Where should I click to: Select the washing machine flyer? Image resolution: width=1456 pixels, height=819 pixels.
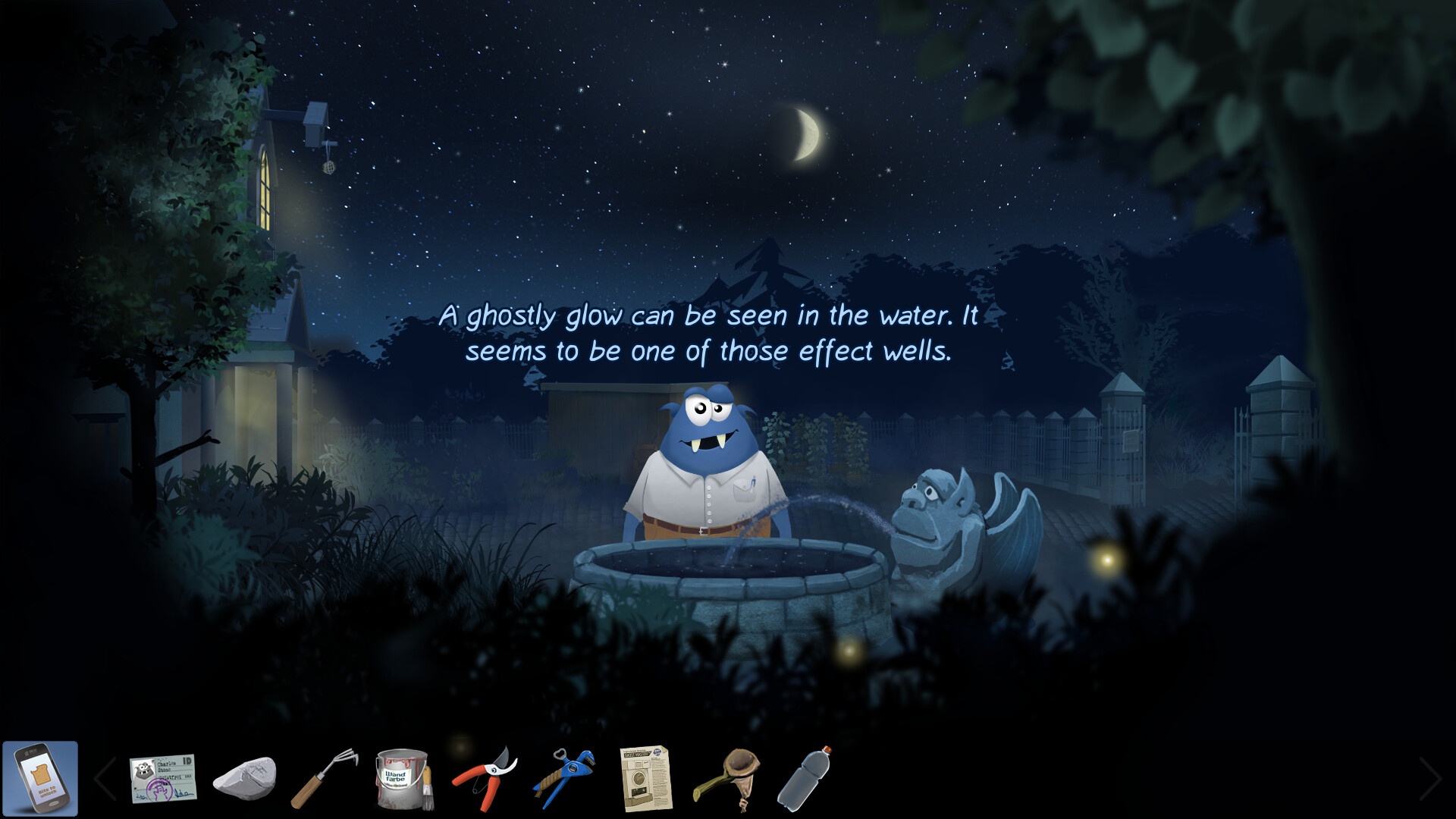point(645,779)
